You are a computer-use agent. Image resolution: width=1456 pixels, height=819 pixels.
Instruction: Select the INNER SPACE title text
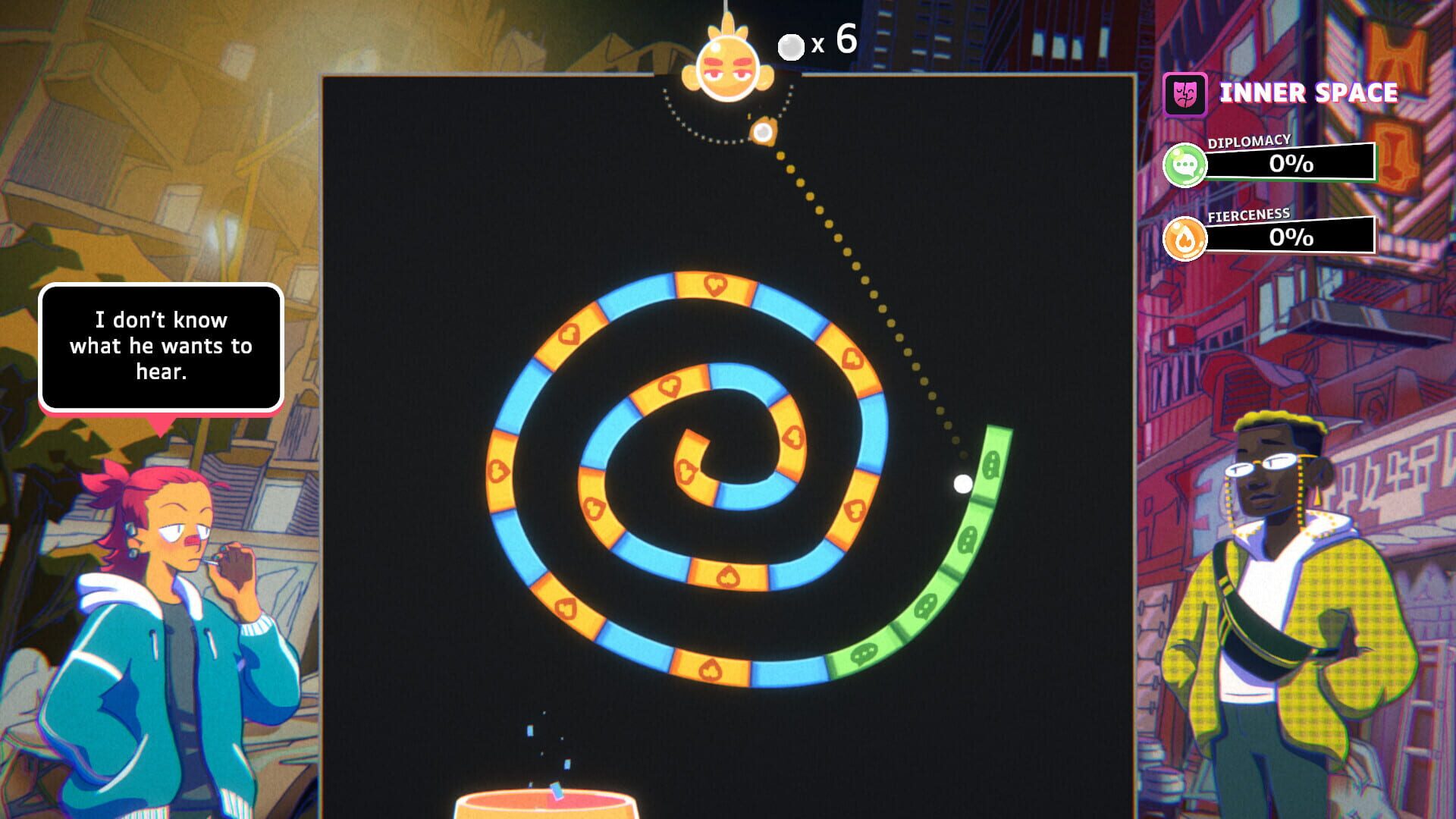click(1308, 93)
